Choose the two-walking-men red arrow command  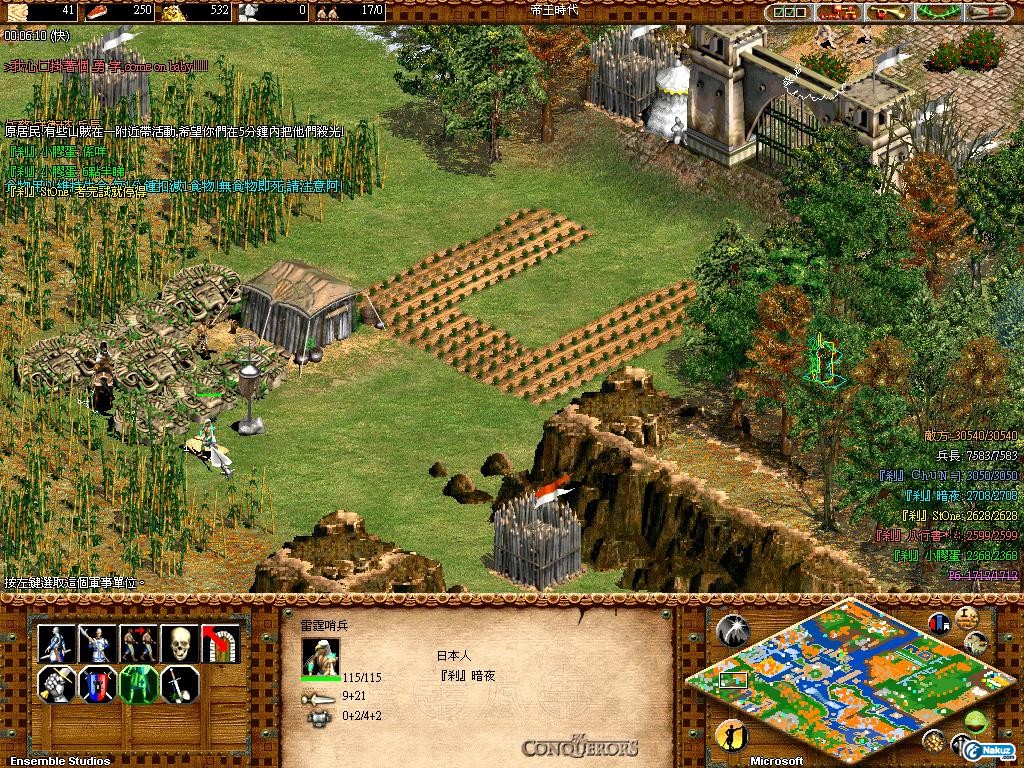[139, 643]
